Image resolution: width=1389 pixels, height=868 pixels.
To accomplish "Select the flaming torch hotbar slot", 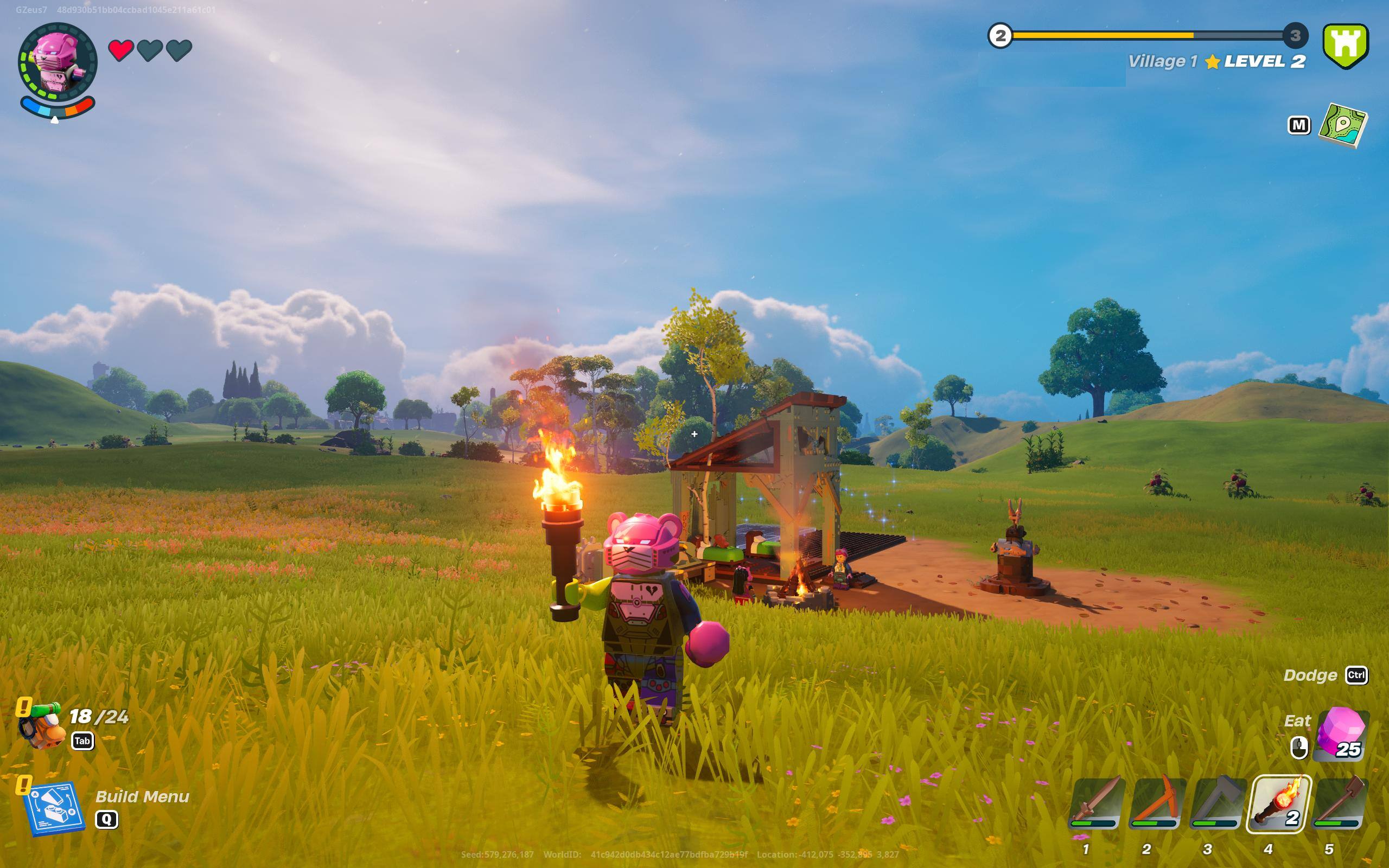I will click(1278, 803).
